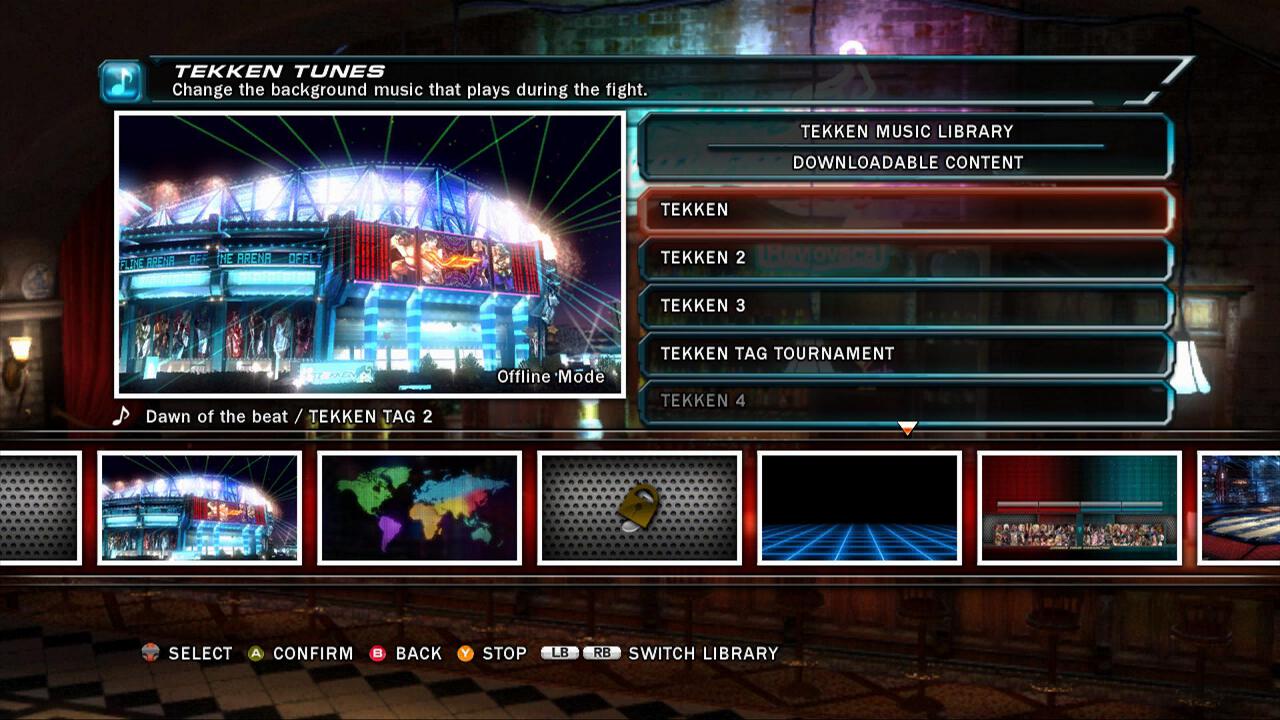This screenshot has width=1280, height=720.
Task: Select the TEKKEN TAG TOURNAMENT list entry
Action: (x=906, y=353)
